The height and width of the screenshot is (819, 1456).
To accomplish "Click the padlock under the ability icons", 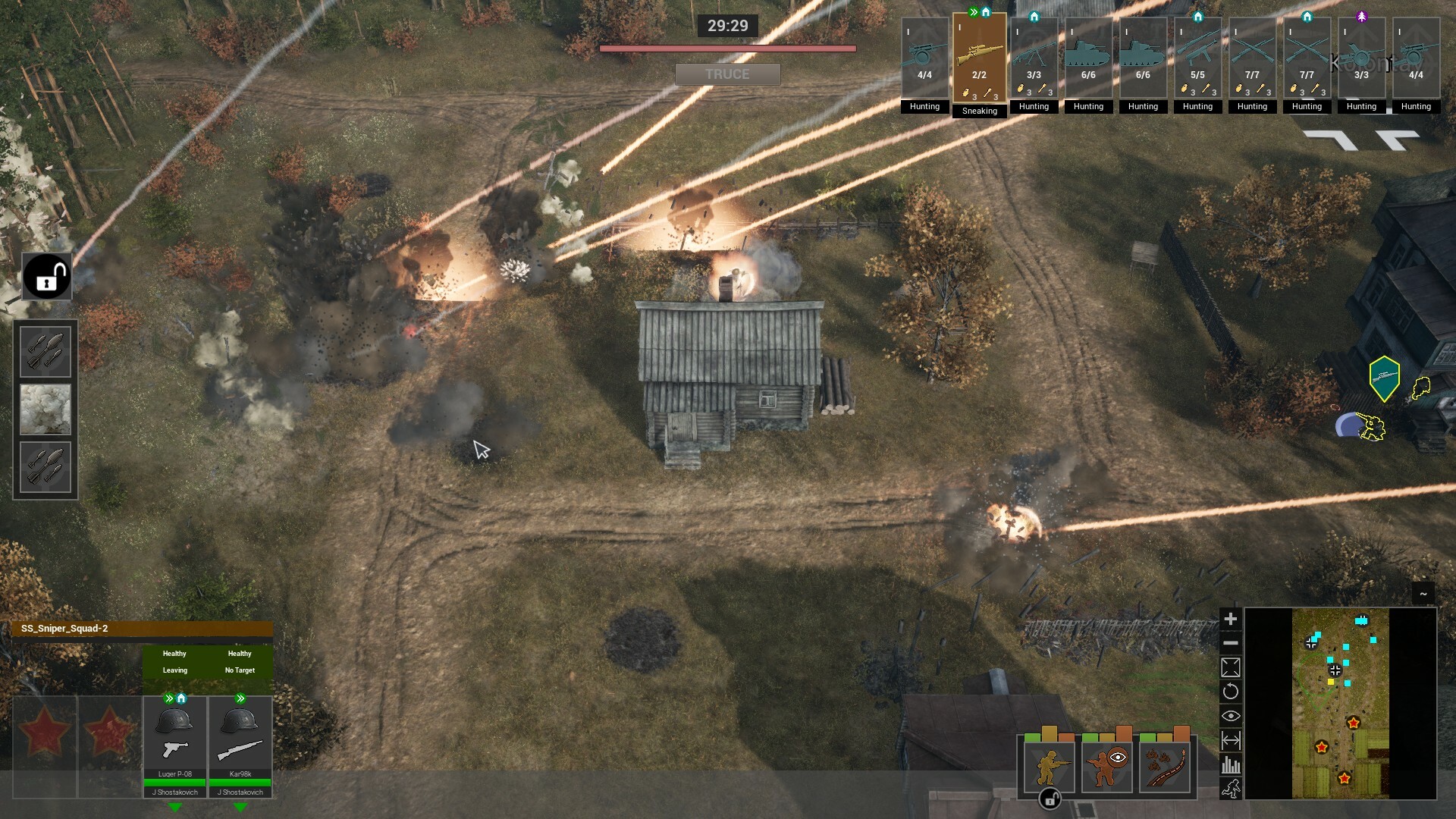I will pos(1050,799).
